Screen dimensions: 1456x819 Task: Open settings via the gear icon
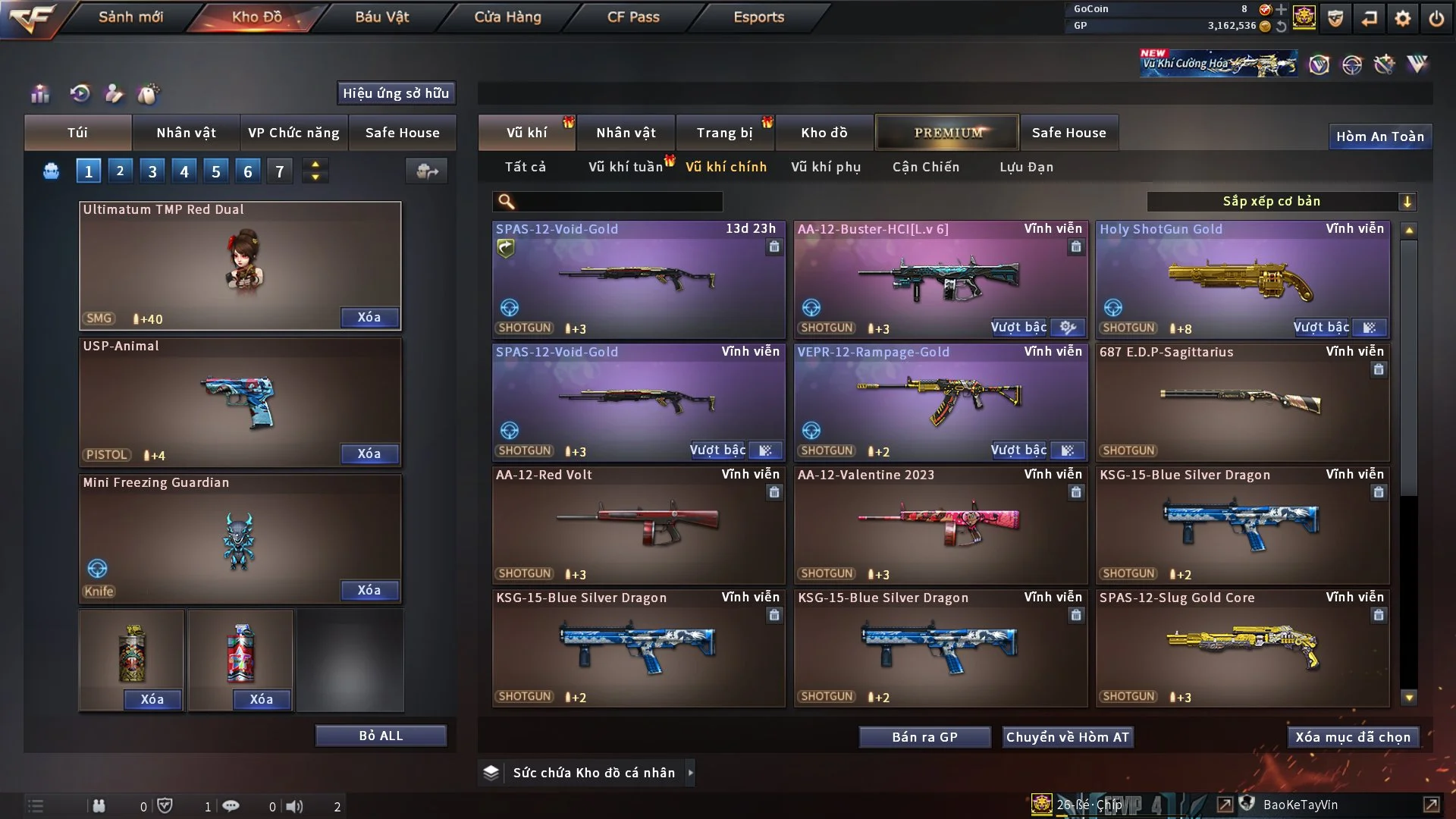[x=1402, y=18]
